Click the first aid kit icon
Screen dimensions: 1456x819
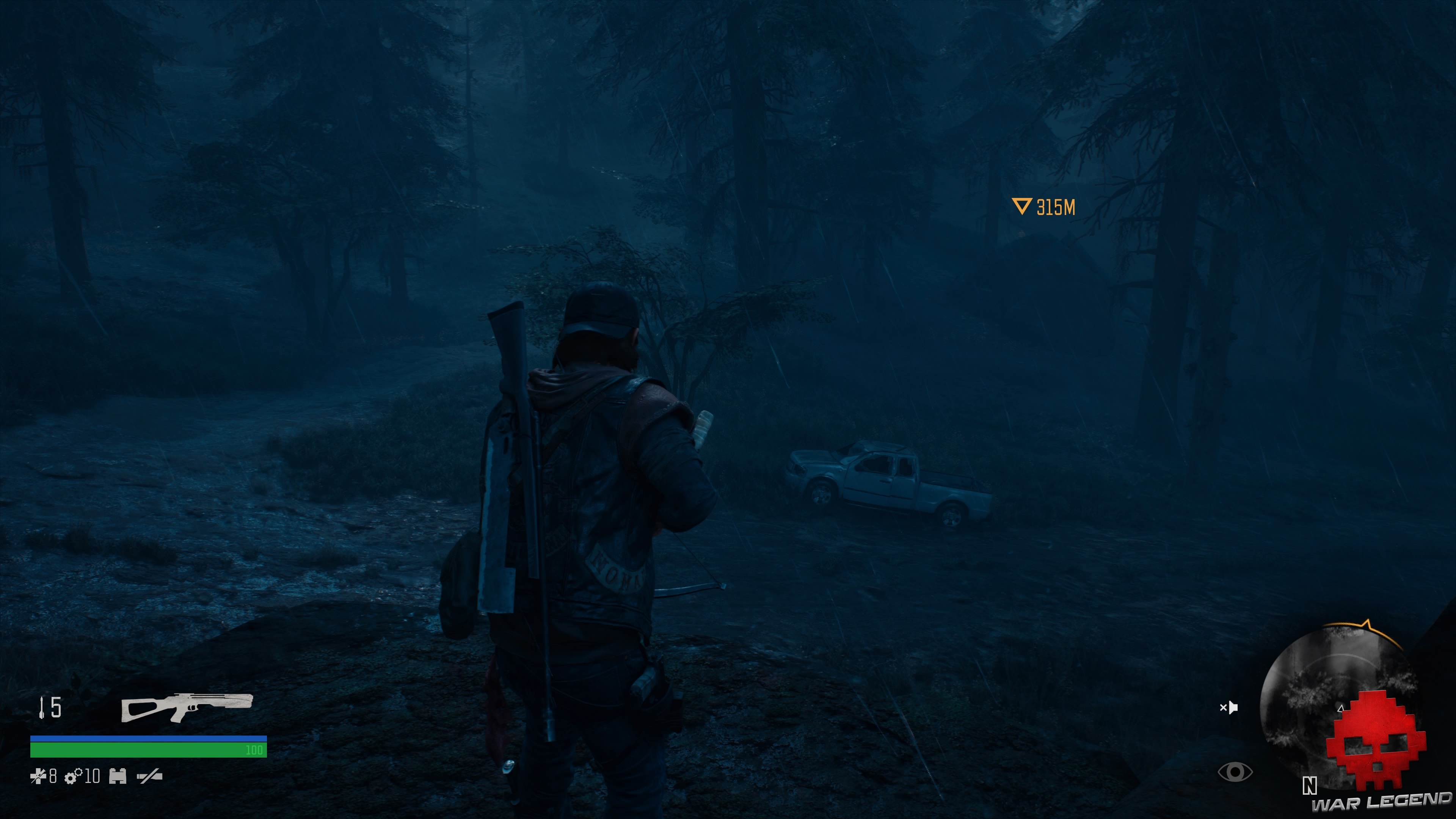point(38,776)
